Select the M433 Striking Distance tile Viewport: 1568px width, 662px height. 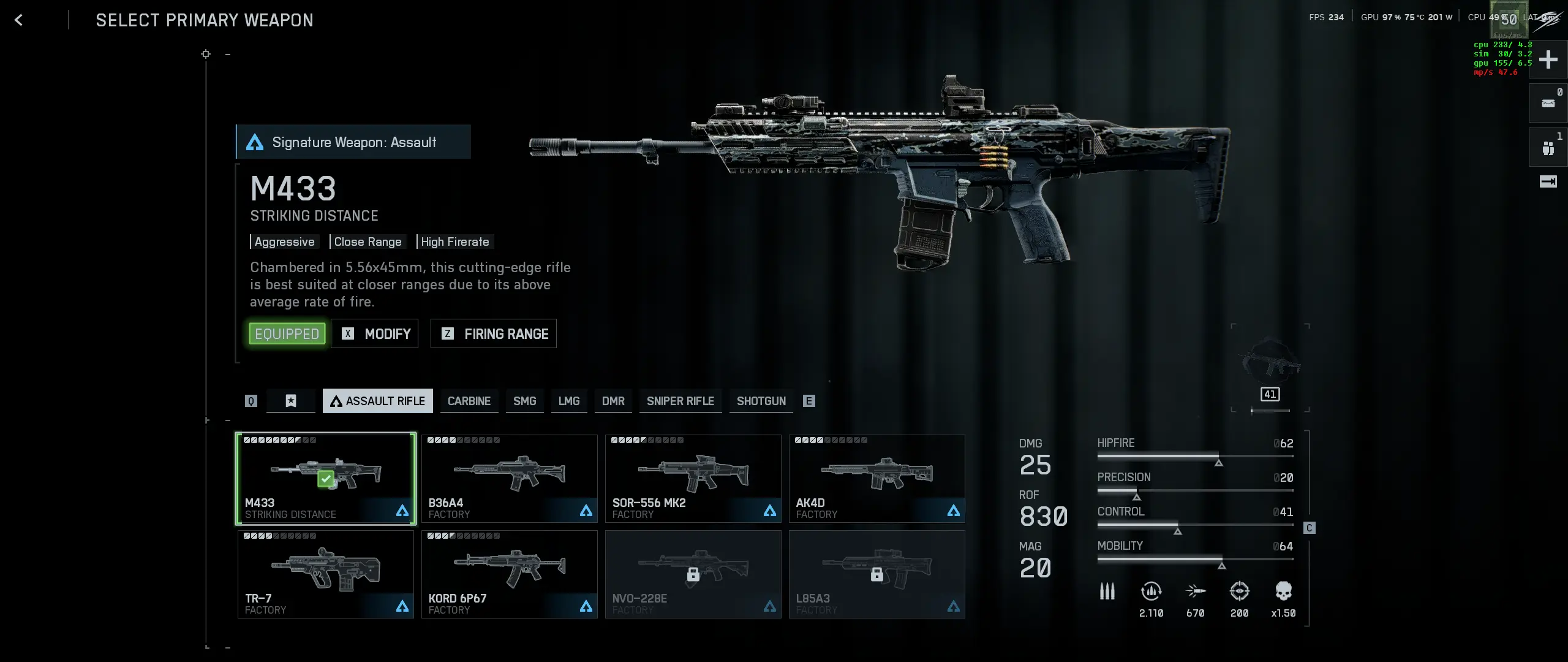click(x=326, y=479)
